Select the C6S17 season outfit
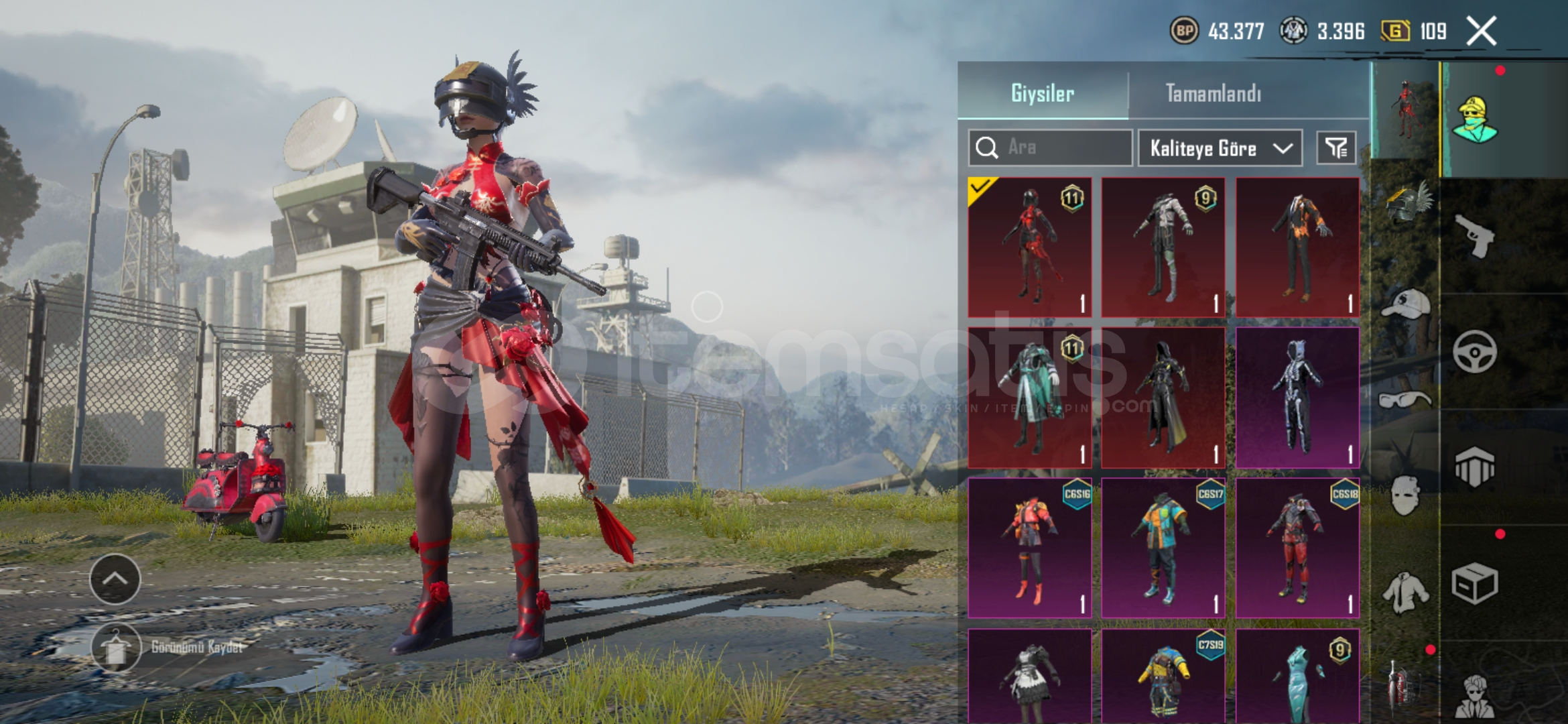This screenshot has width=1568, height=724. (x=1163, y=548)
